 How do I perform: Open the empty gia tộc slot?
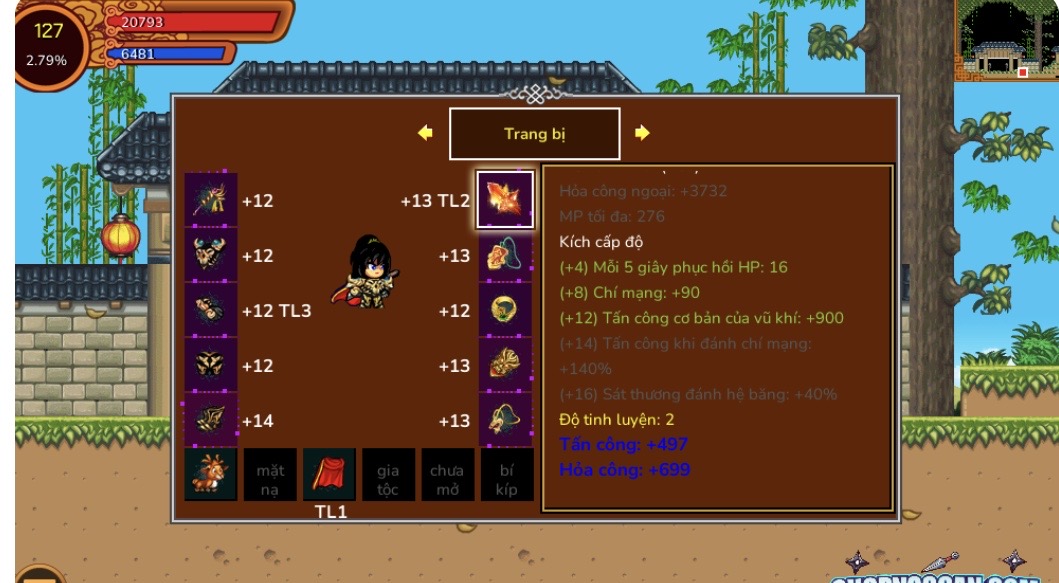[x=388, y=474]
